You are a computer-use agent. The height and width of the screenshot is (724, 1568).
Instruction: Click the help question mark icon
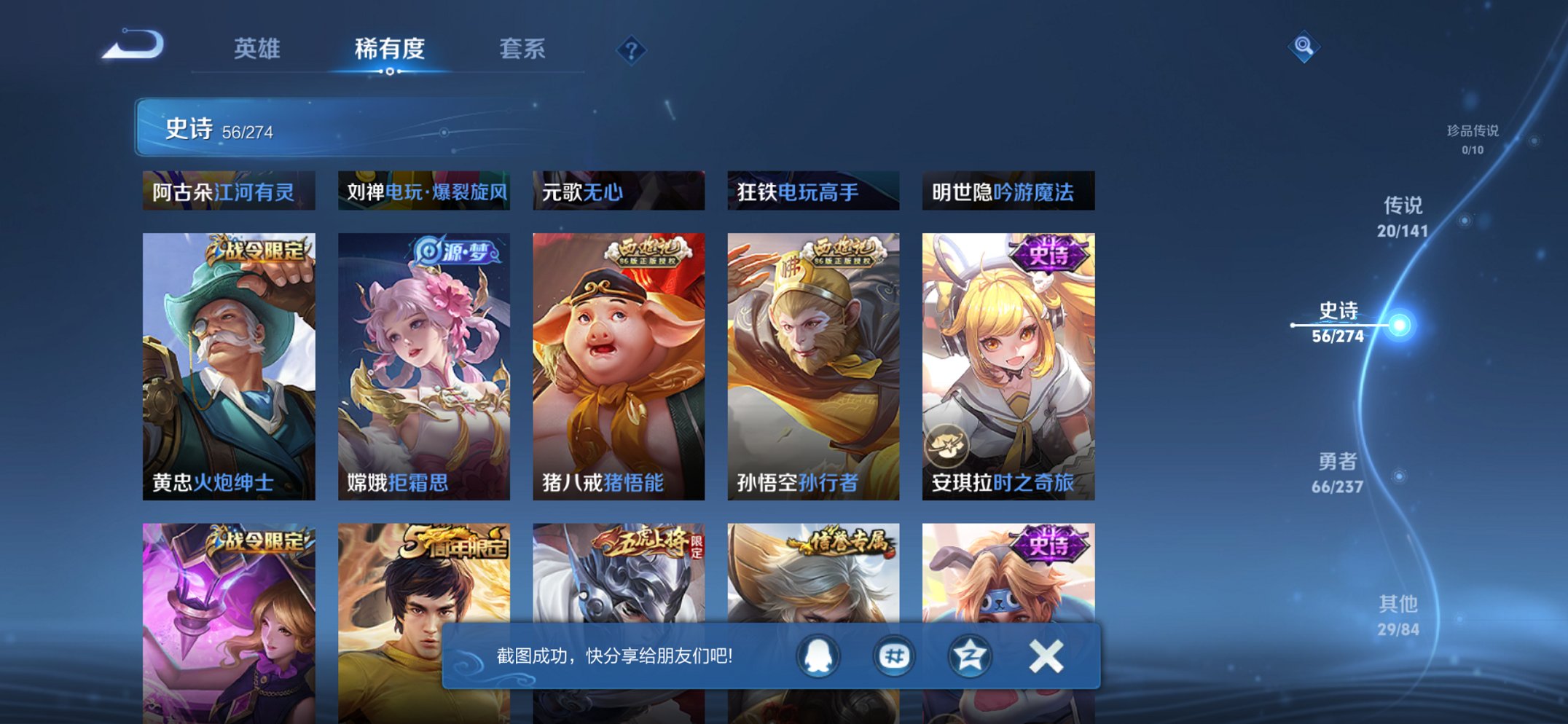coord(631,50)
